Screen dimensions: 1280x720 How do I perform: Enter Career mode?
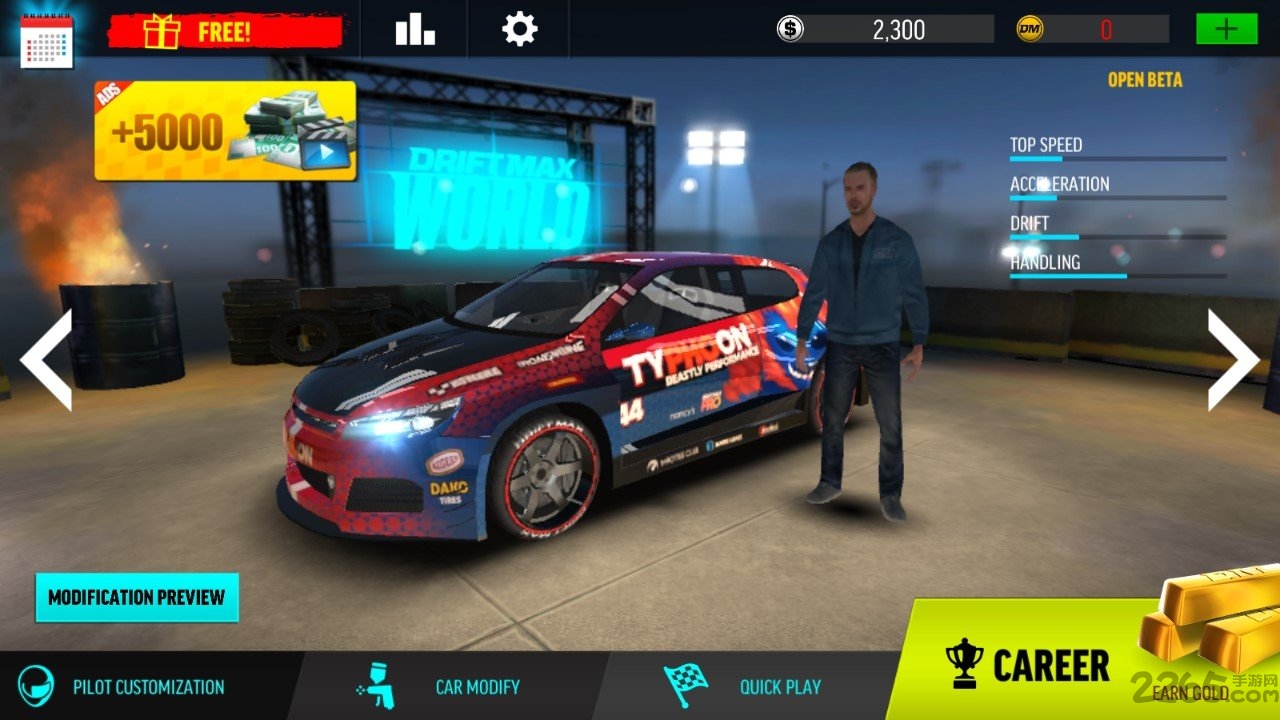1028,666
